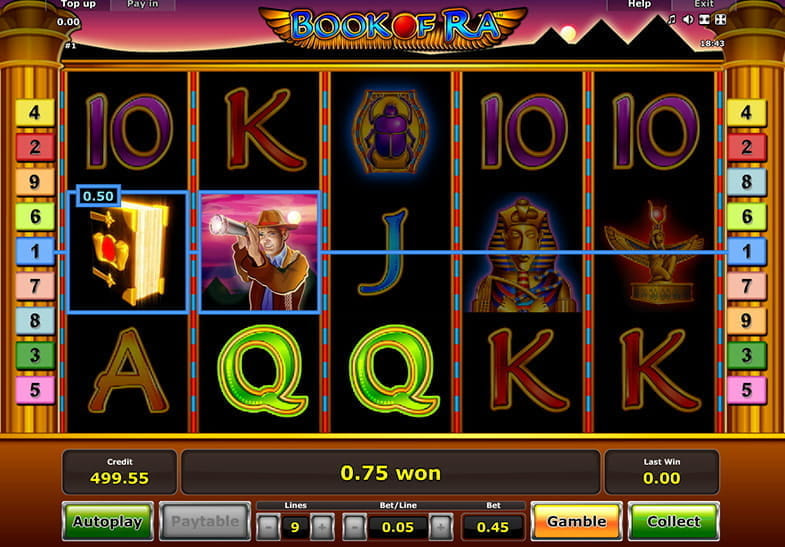This screenshot has width=785, height=547.
Task: Raise the Bet/Line amount
Action: click(x=442, y=526)
